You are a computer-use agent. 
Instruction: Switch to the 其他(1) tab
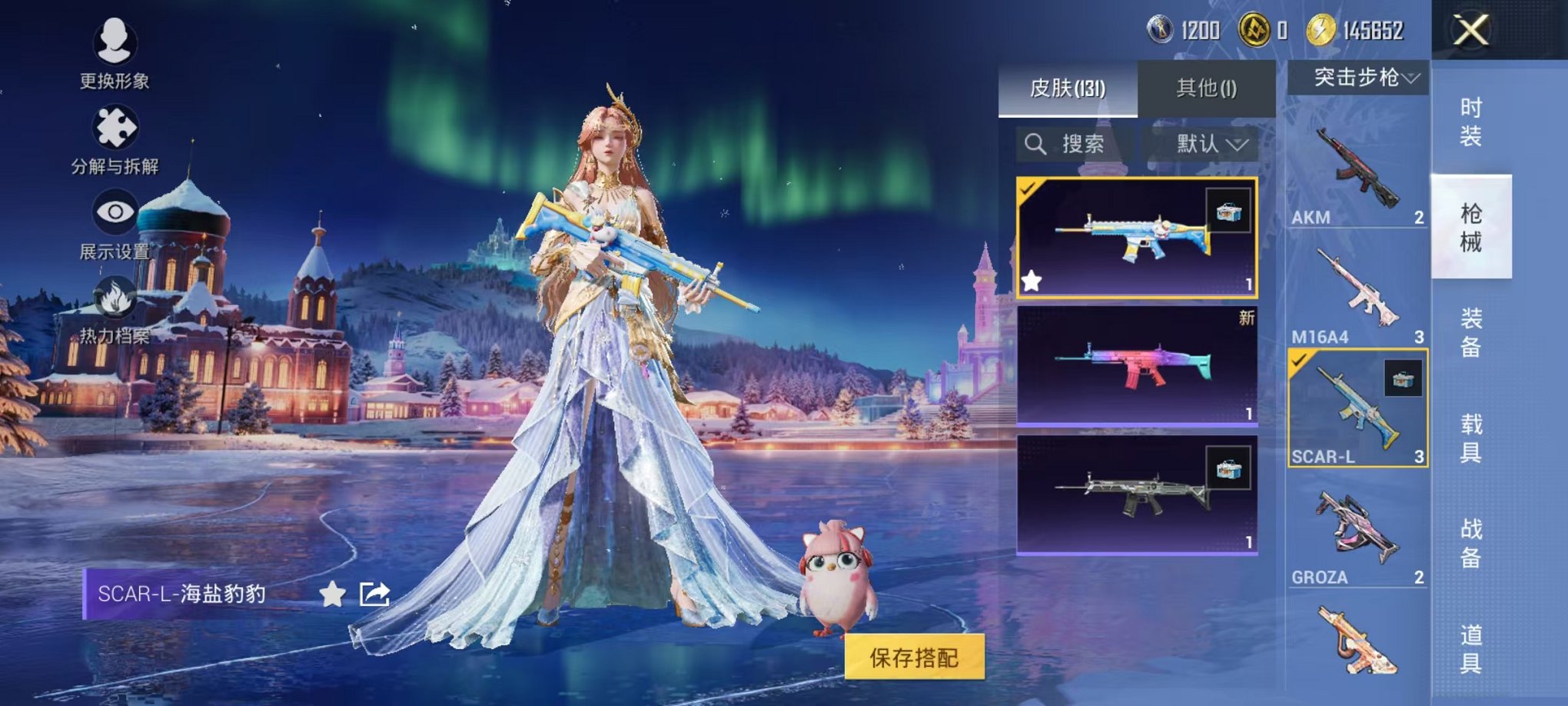click(x=1206, y=88)
